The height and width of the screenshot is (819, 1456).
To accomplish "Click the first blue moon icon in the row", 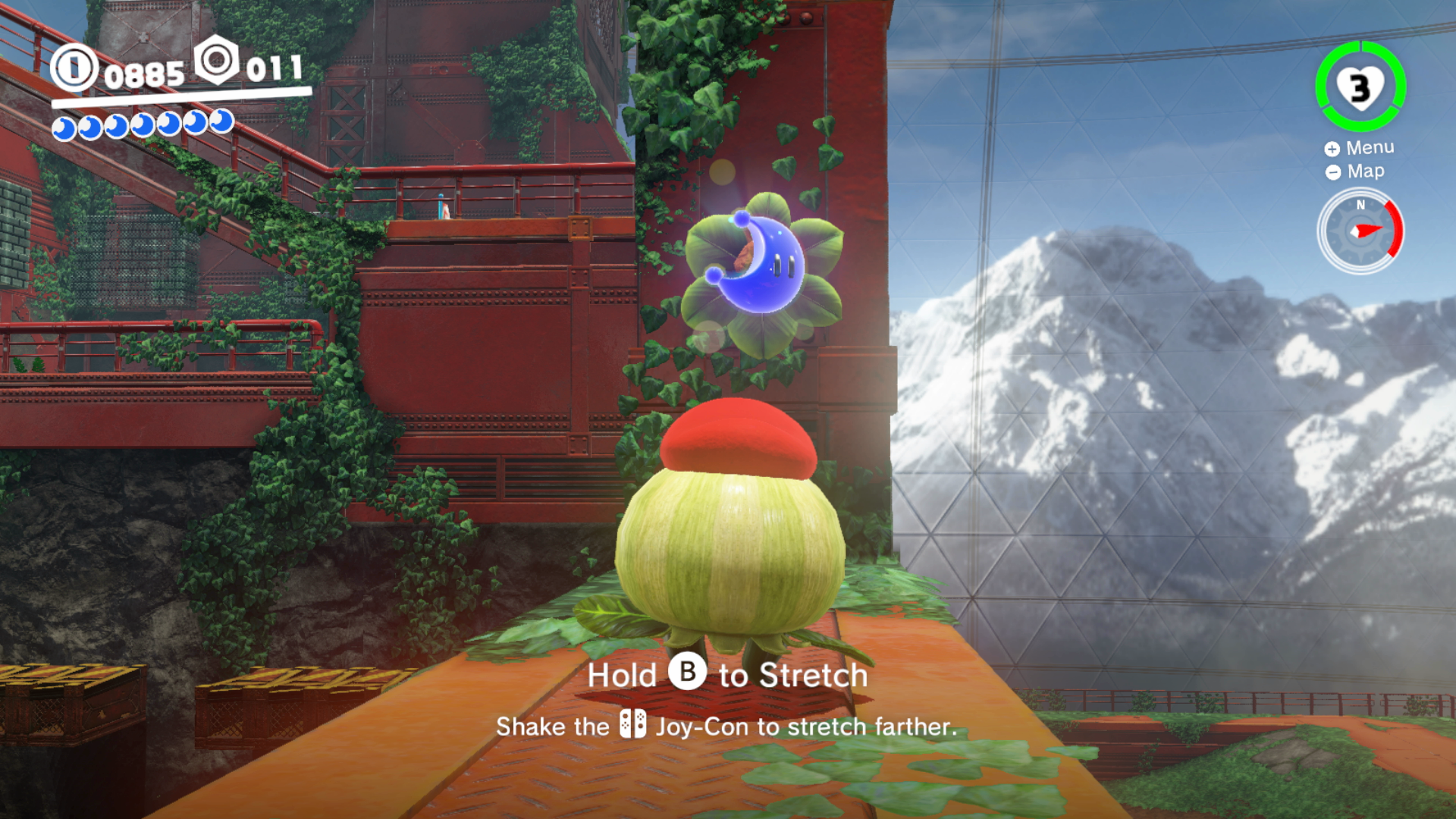I will point(64,124).
